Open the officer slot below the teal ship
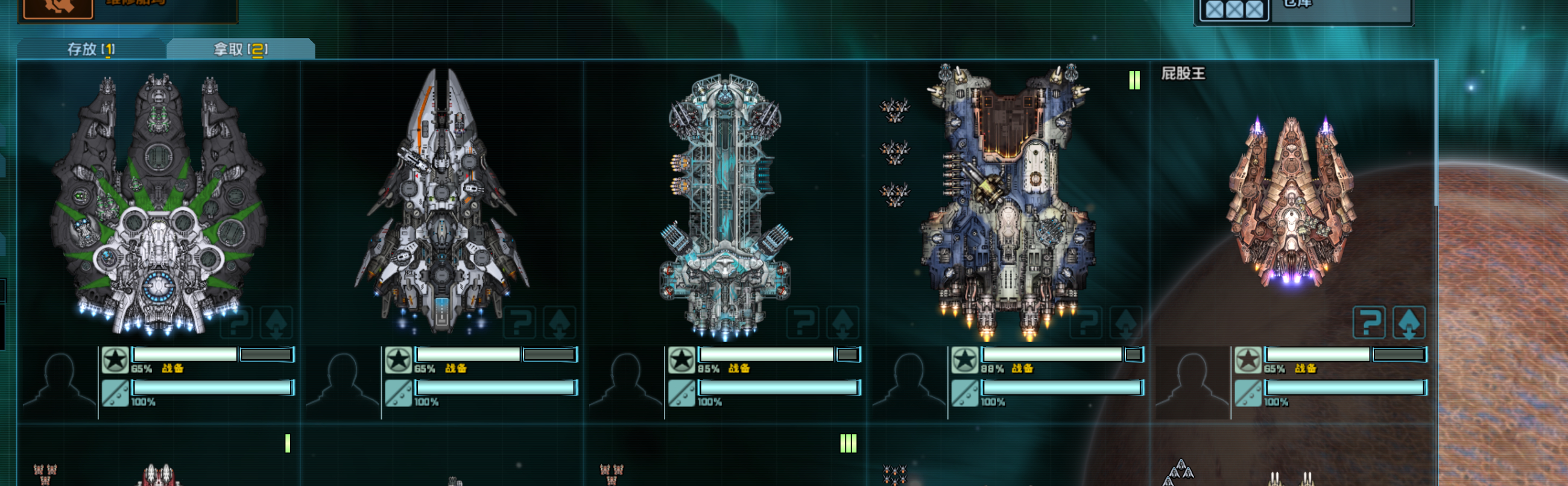 coord(625,382)
